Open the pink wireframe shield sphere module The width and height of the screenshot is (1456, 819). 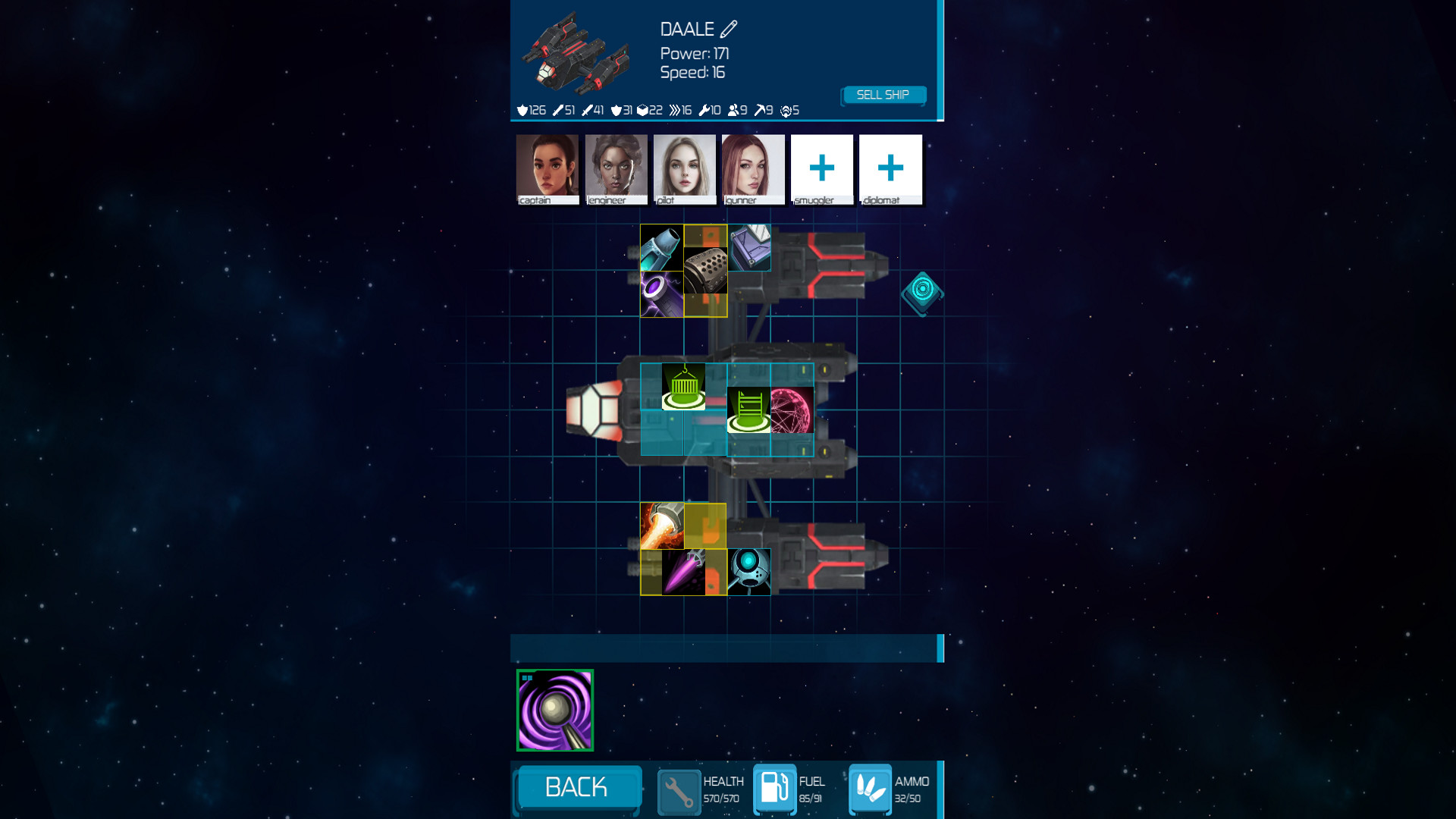coord(791,409)
